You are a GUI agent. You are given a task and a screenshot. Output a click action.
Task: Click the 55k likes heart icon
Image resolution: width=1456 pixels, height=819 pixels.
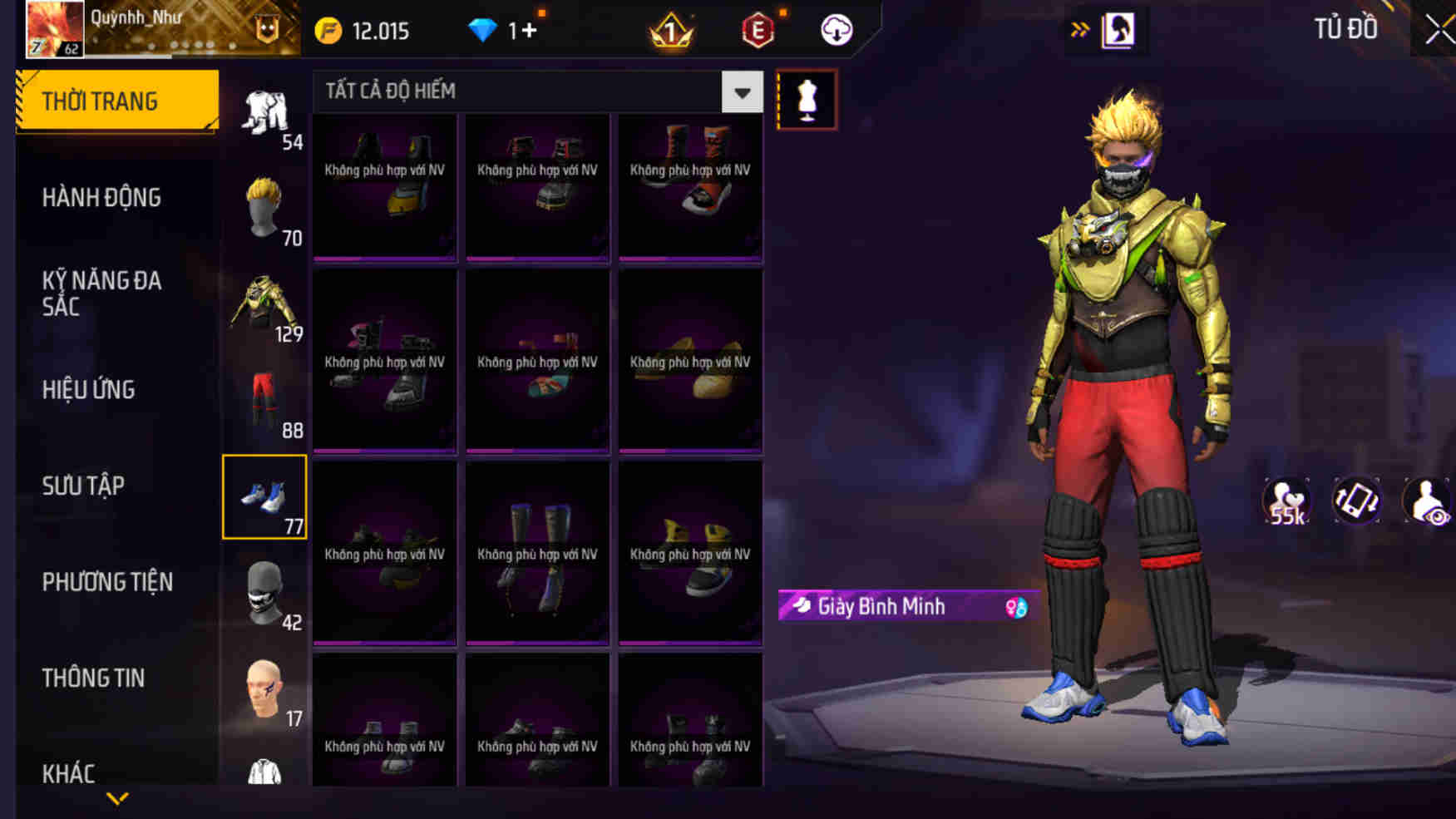(x=1285, y=500)
